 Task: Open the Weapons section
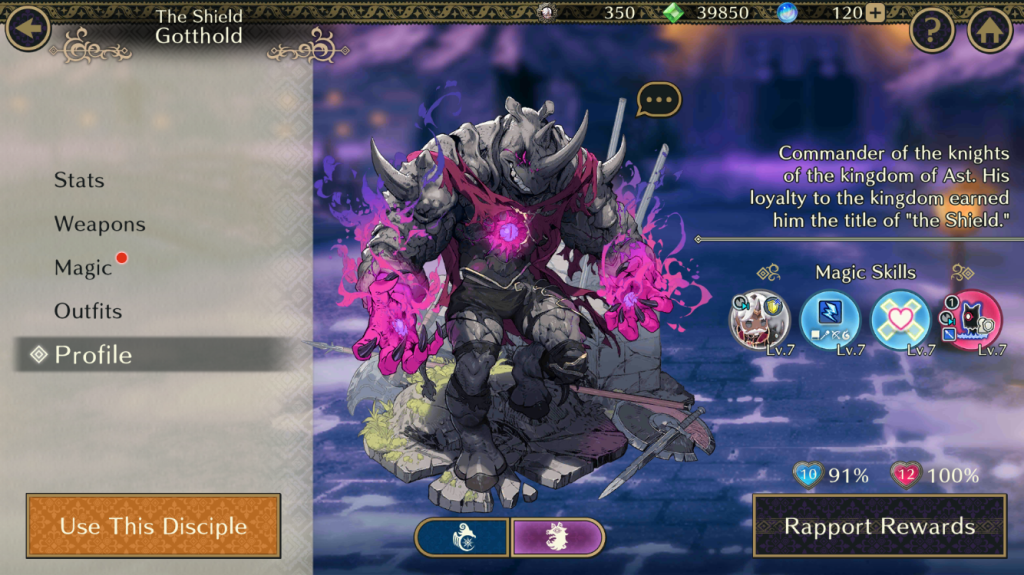99,224
